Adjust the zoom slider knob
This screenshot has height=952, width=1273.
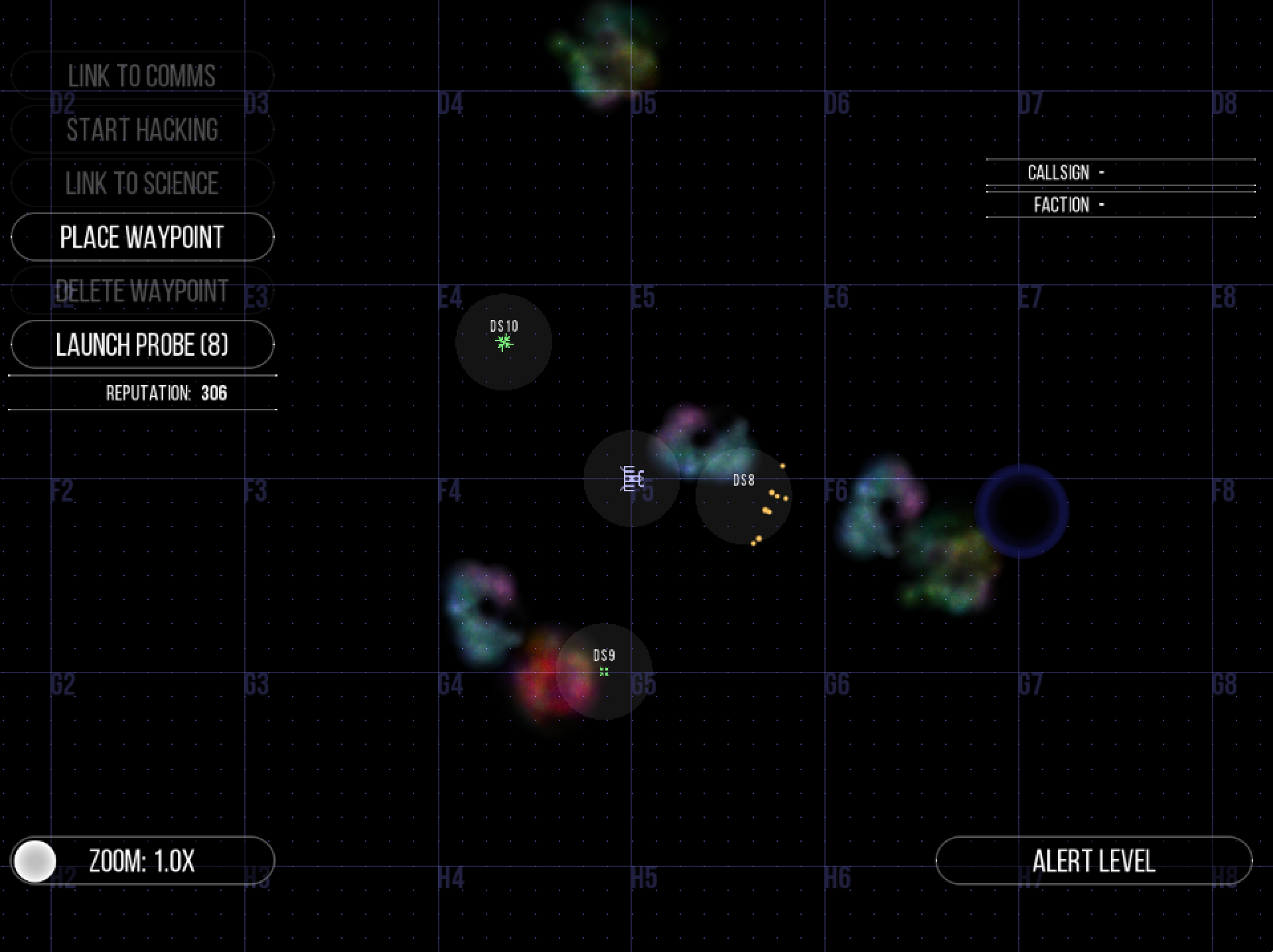point(37,860)
